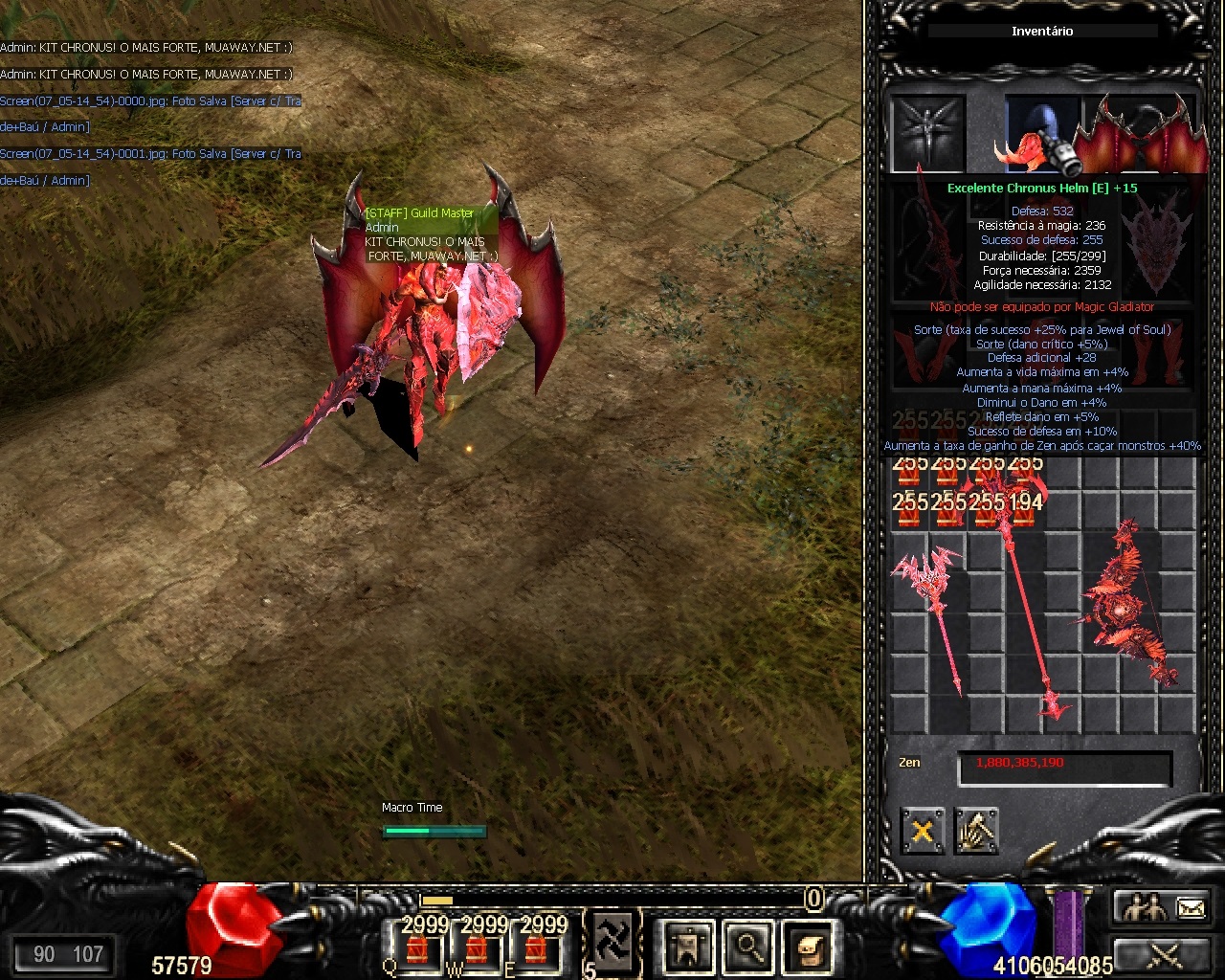1225x980 pixels.
Task: Click the Zen amount field
Action: coord(1064,764)
